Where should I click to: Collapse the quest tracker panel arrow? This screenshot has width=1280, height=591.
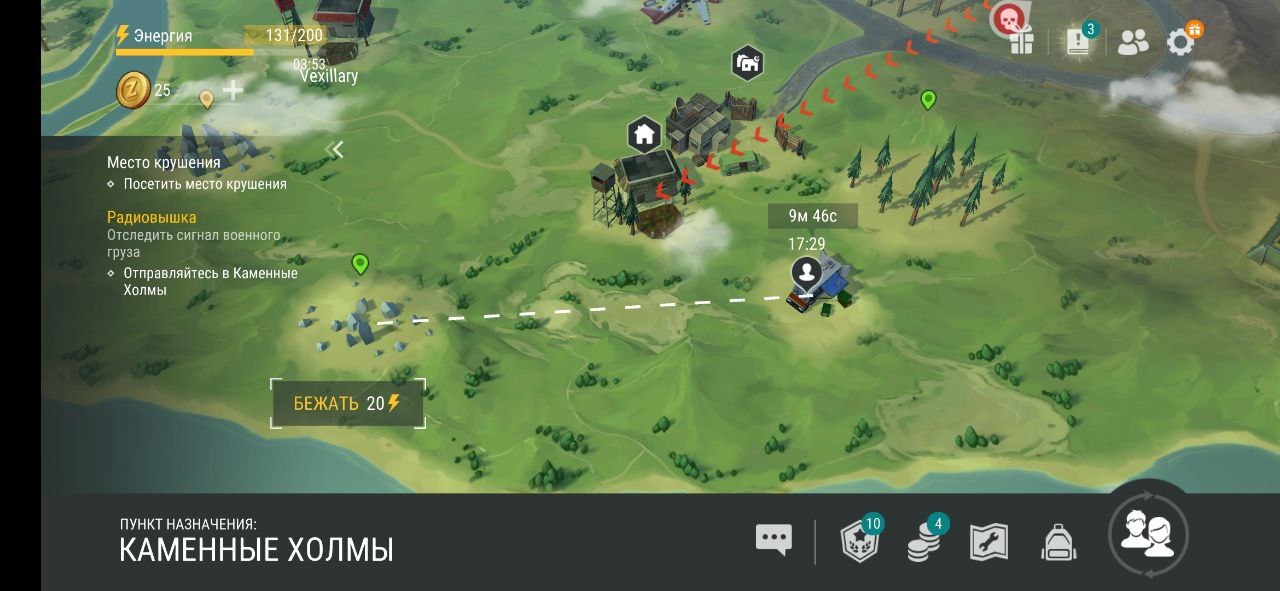(337, 150)
